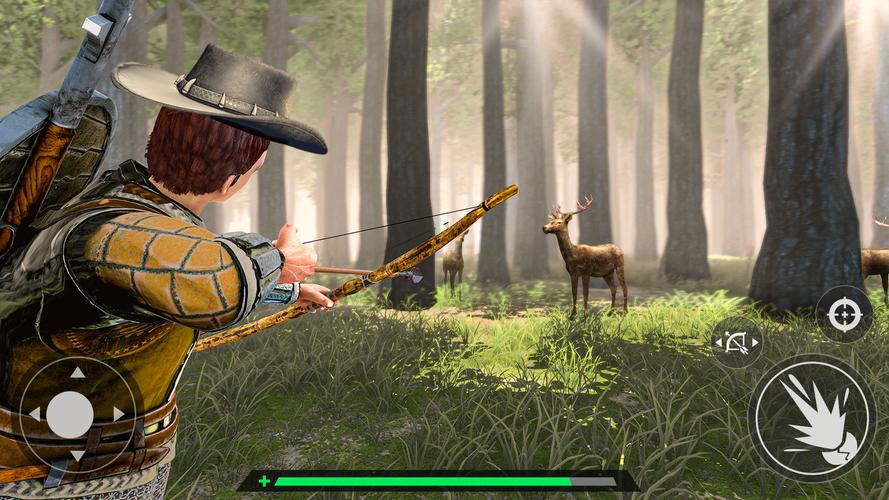The width and height of the screenshot is (889, 500).
Task: Tap the large fire shot button
Action: pyautogui.click(x=811, y=417)
